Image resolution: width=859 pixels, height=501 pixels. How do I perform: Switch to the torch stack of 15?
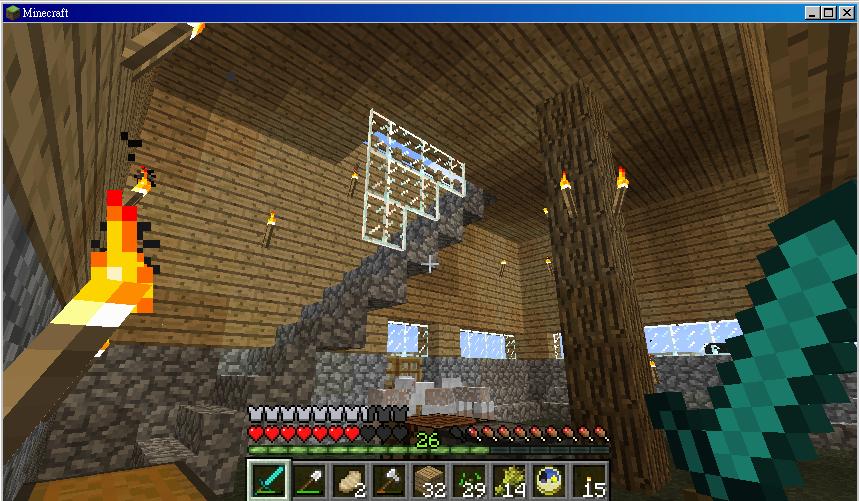coord(589,481)
